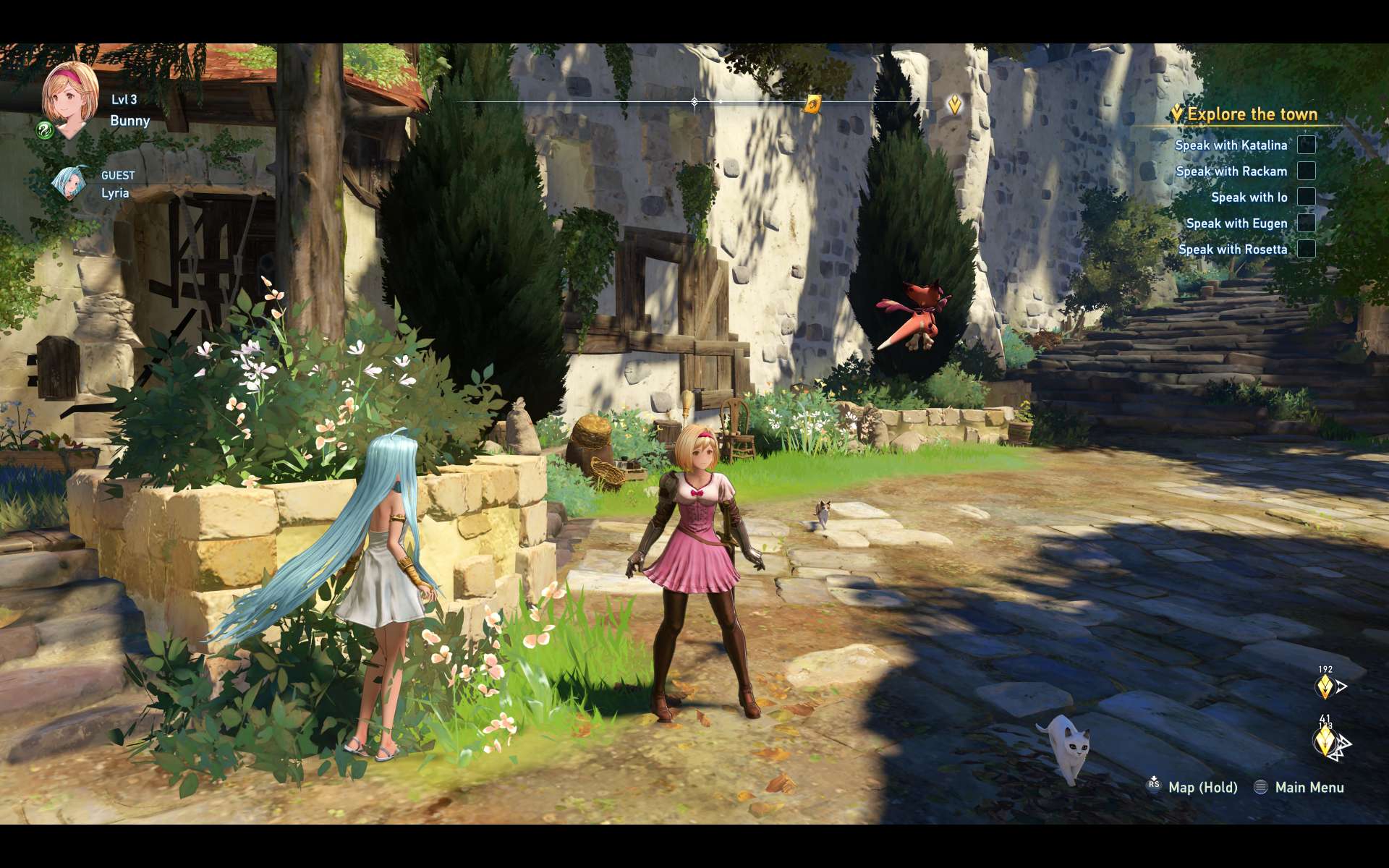
Task: Open Map (Hold) label
Action: click(1202, 787)
